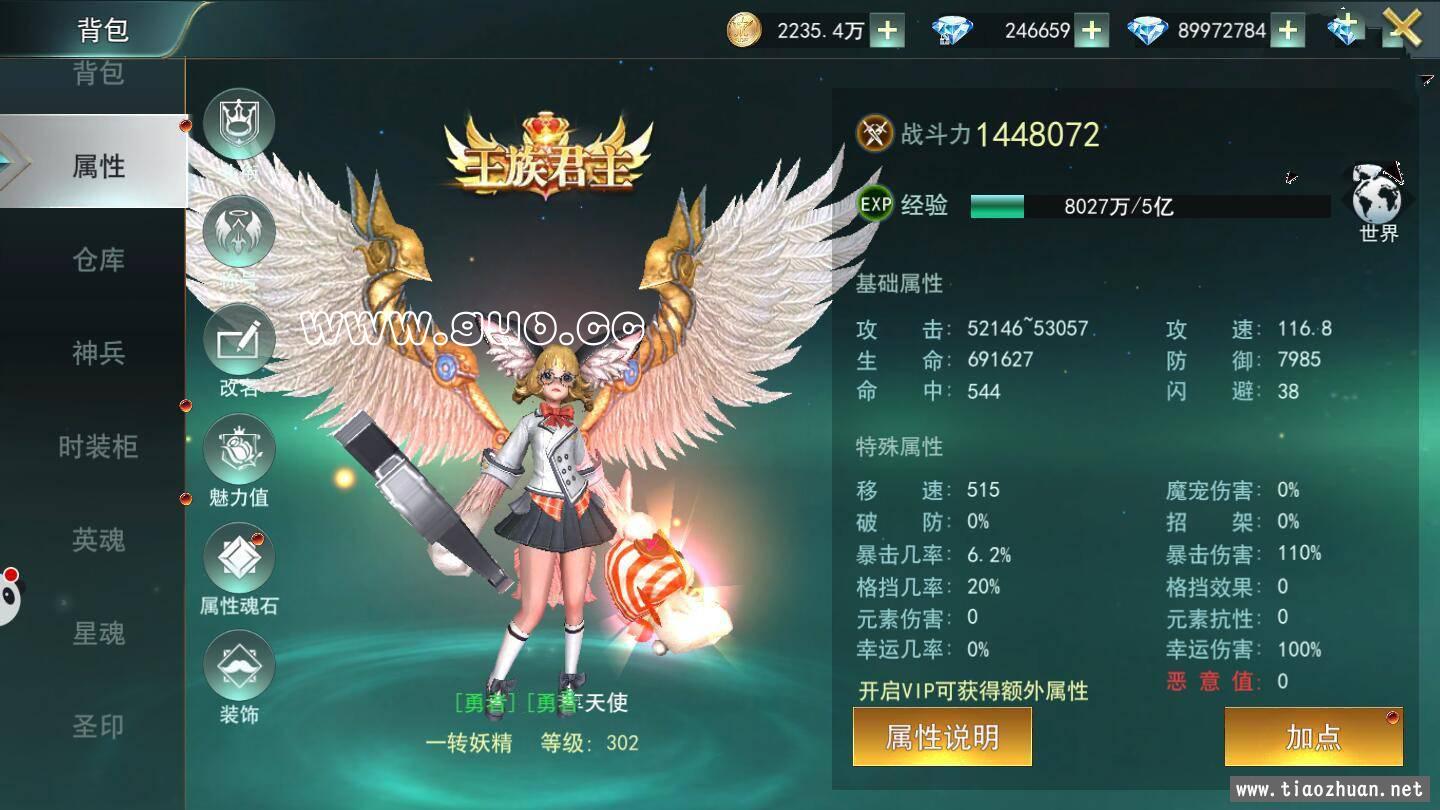Viewport: 1440px width, 810px height.
Task: Select the 圣印 holy seal tab
Action: click(x=95, y=728)
